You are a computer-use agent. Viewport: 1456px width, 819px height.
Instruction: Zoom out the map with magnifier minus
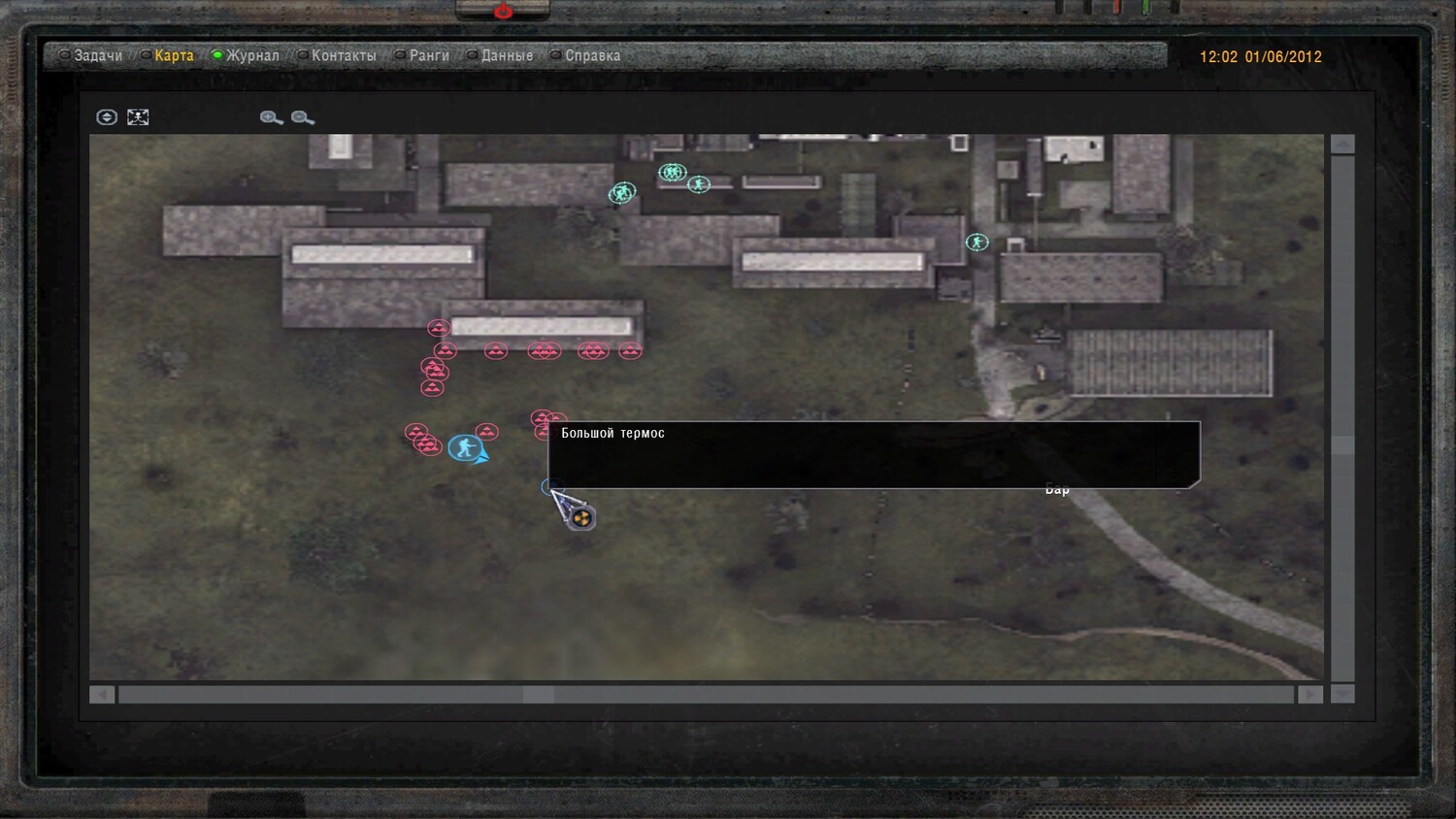pos(302,117)
